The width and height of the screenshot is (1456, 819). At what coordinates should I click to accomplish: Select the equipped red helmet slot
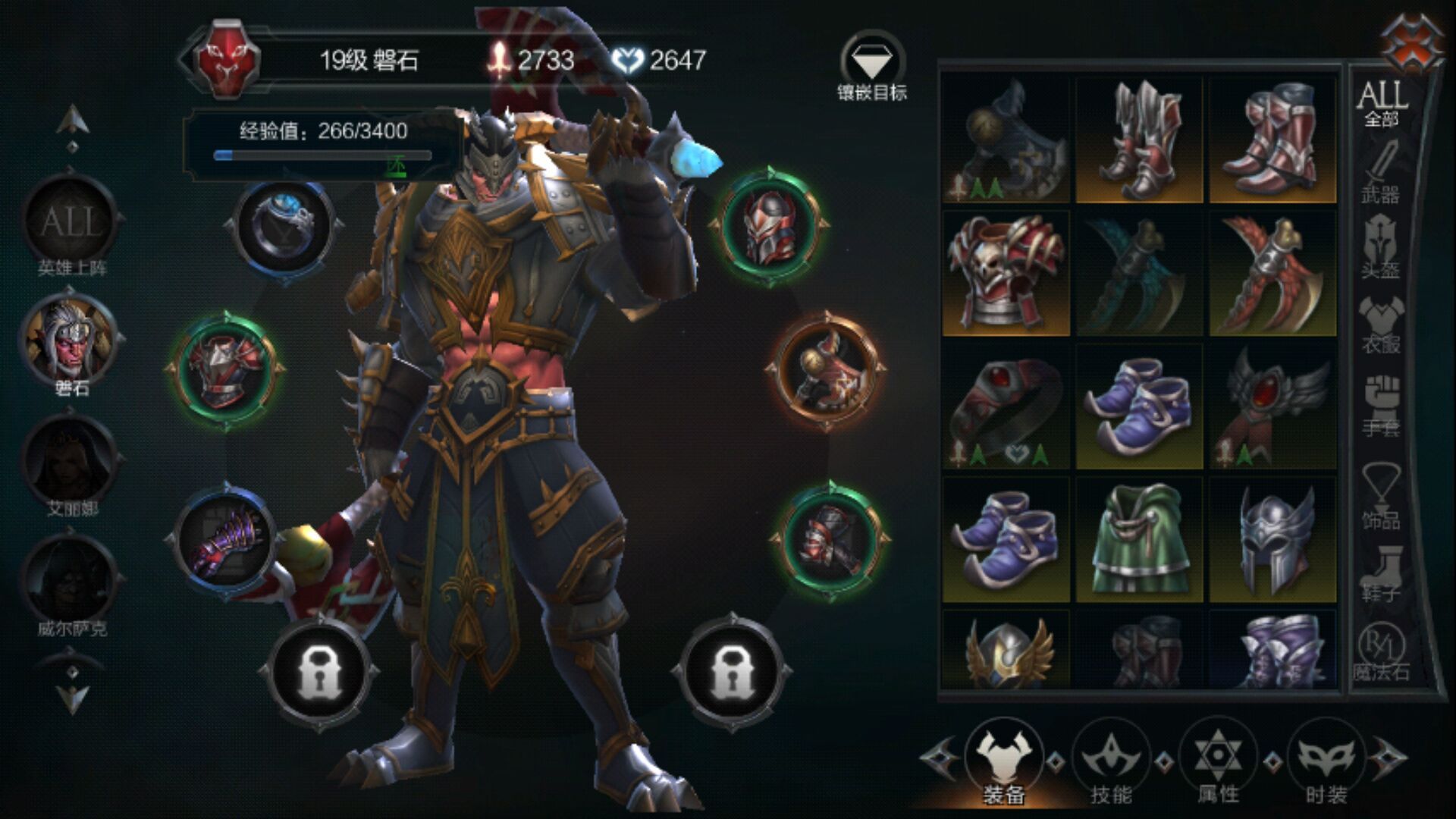click(768, 226)
